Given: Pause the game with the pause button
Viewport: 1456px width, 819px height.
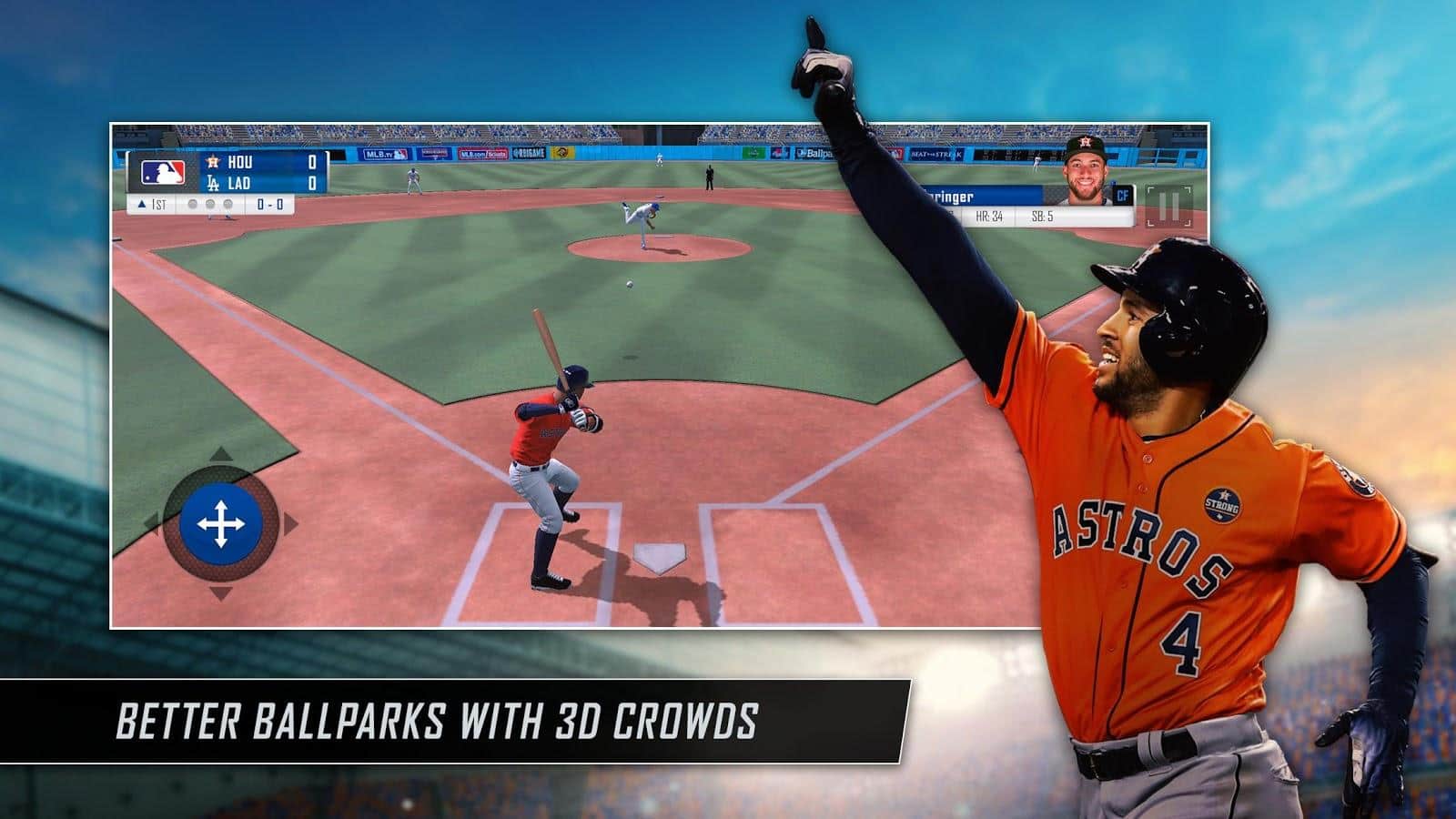Looking at the screenshot, I should point(1168,207).
